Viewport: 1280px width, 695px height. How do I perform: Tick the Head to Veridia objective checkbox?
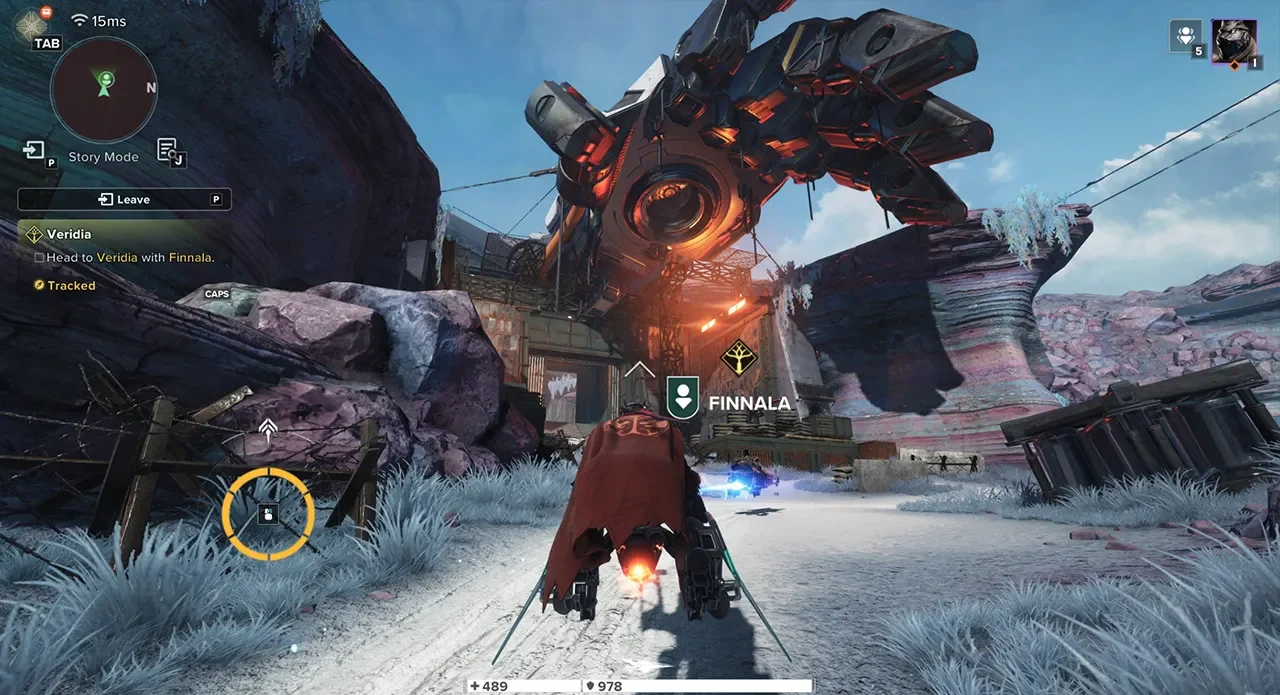[x=39, y=258]
